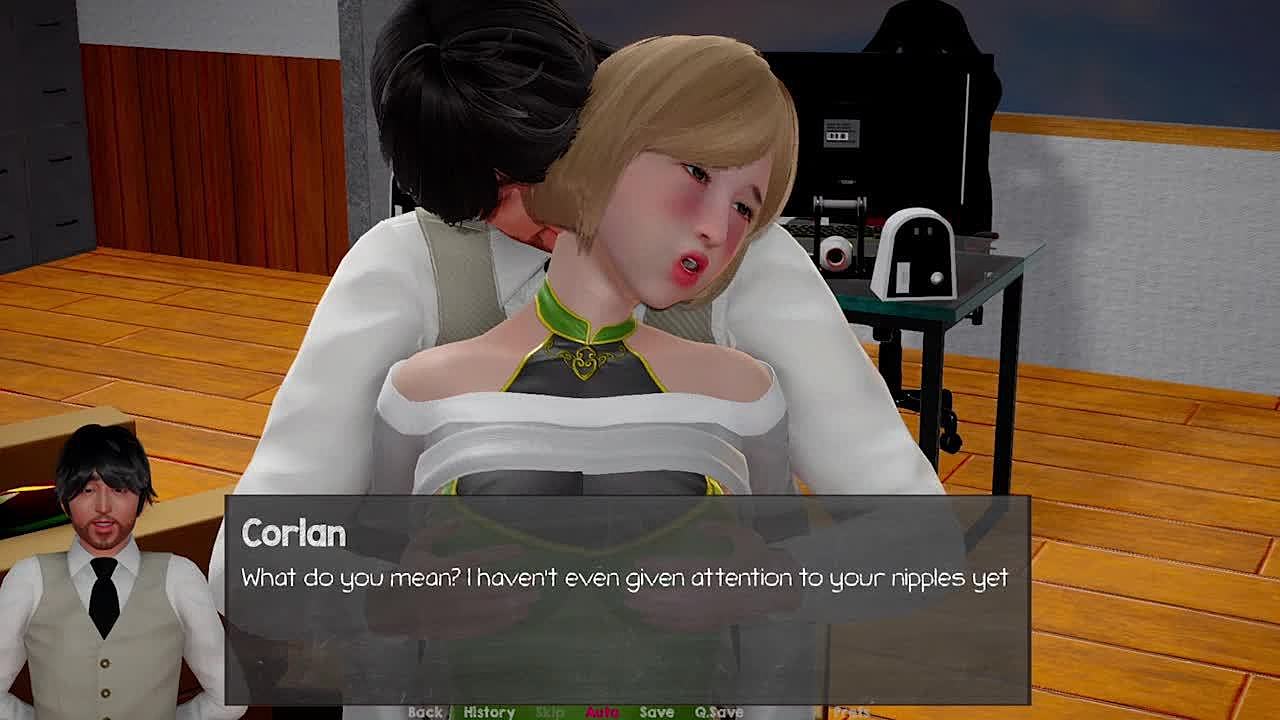This screenshot has width=1280, height=720.
Task: Quick save with Q.Save
Action: 719,712
